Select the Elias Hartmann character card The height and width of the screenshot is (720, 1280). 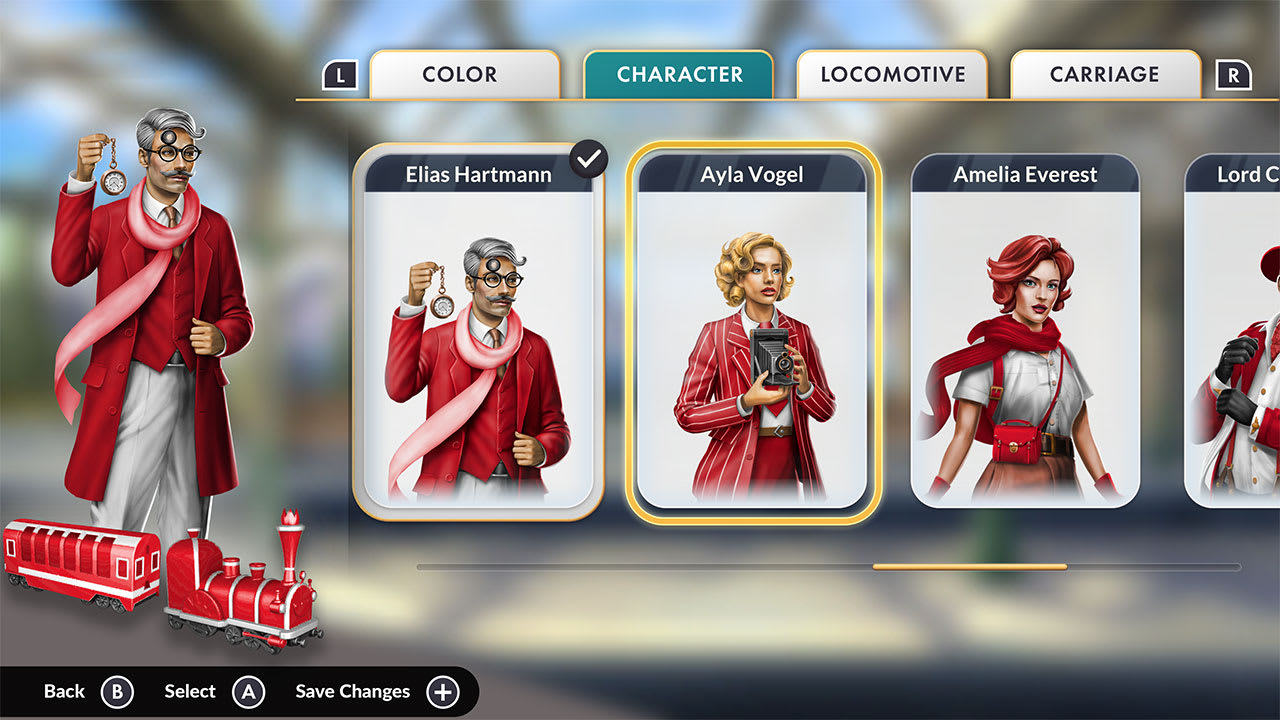pyautogui.click(x=478, y=332)
